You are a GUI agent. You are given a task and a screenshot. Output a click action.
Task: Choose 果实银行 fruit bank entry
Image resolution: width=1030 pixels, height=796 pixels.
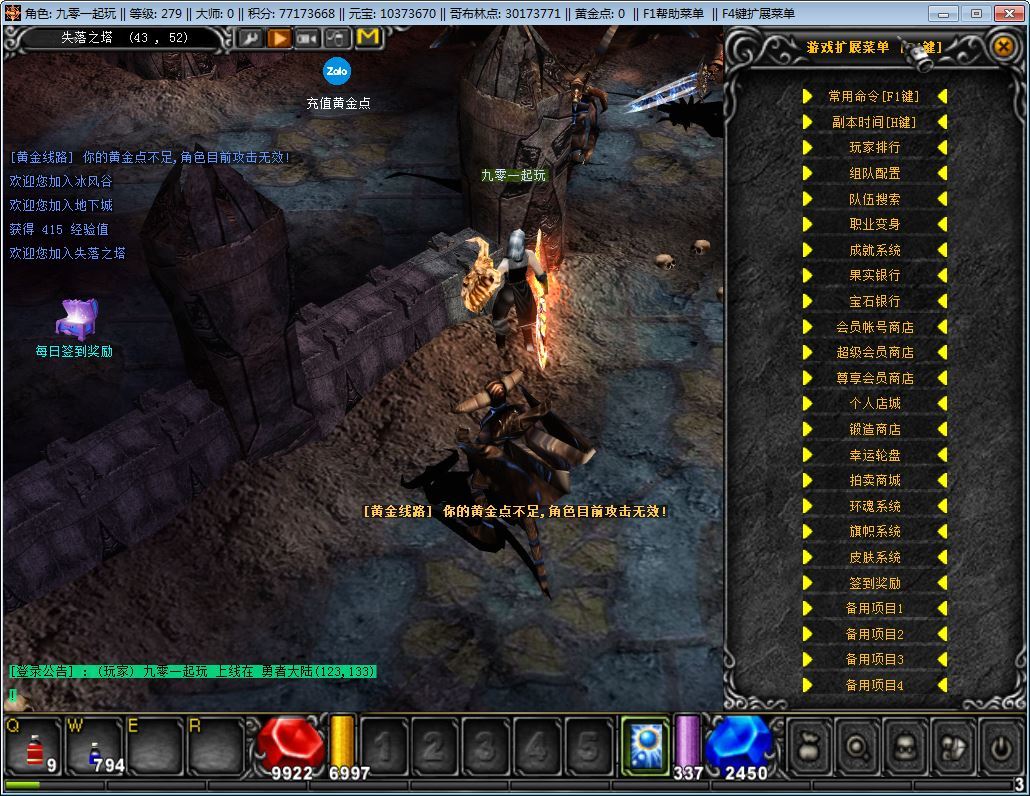[874, 275]
